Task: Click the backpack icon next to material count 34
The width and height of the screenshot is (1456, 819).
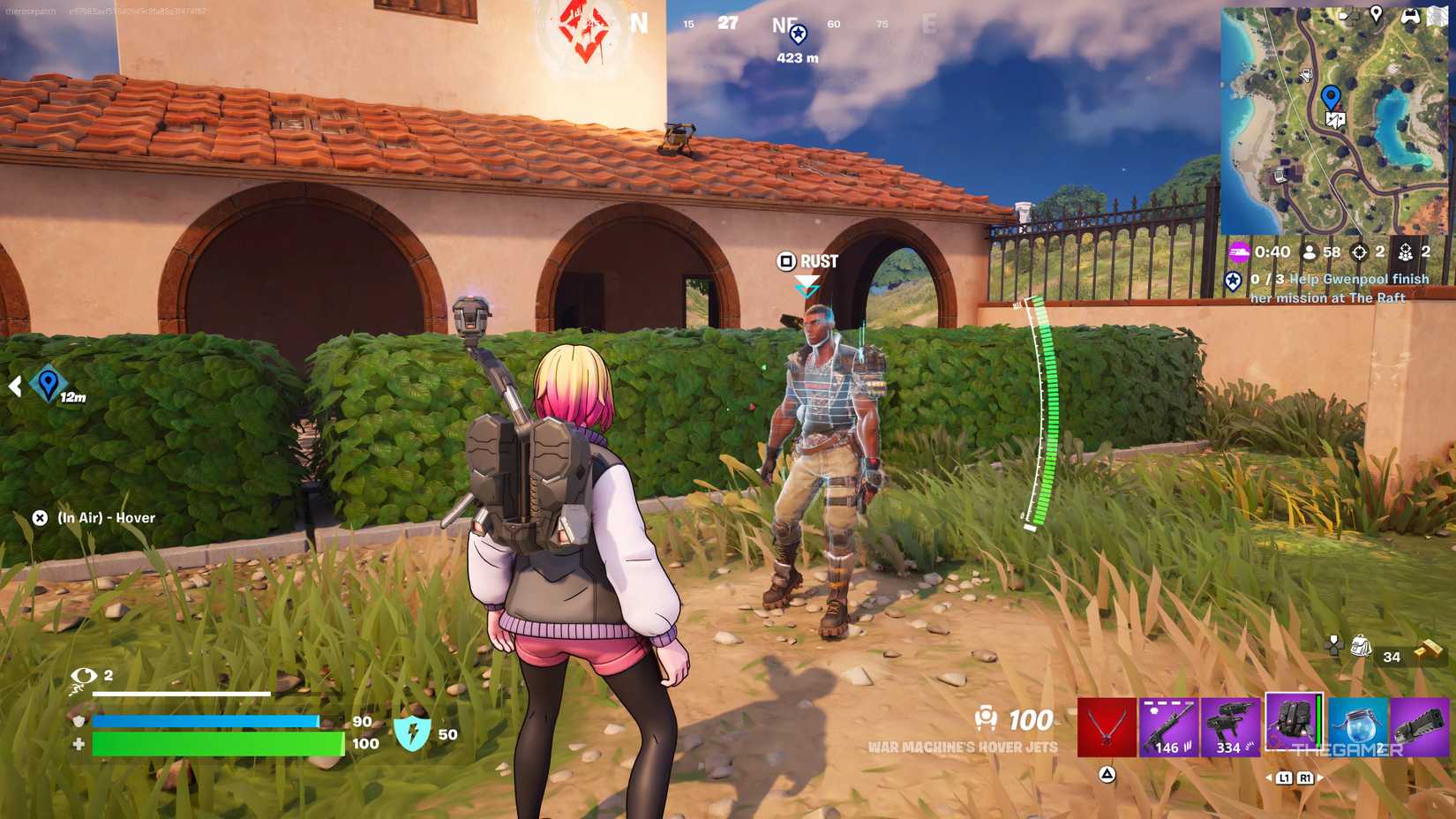Action: click(x=1361, y=646)
